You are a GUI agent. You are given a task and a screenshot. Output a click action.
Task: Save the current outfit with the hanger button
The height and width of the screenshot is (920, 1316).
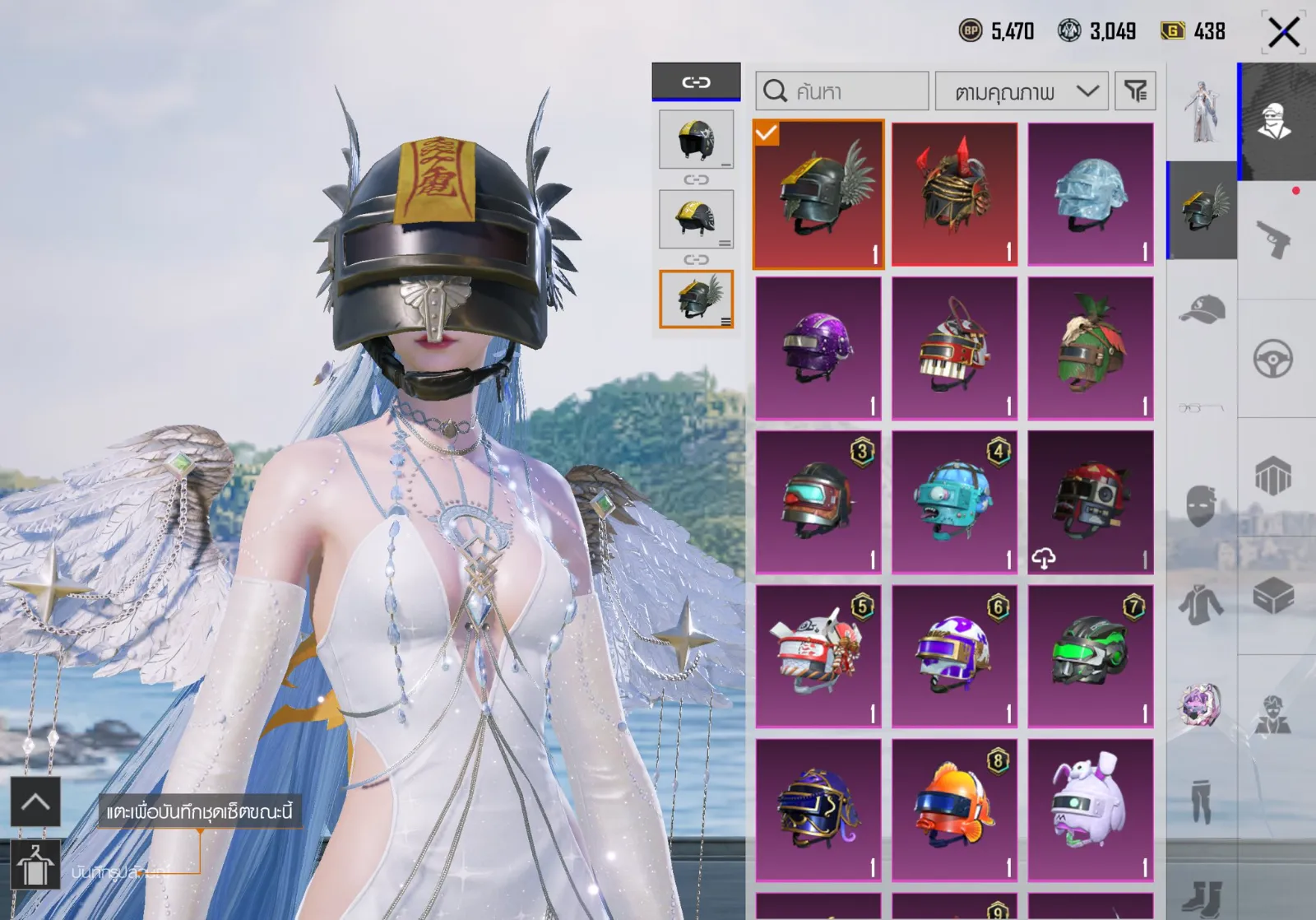coord(35,866)
